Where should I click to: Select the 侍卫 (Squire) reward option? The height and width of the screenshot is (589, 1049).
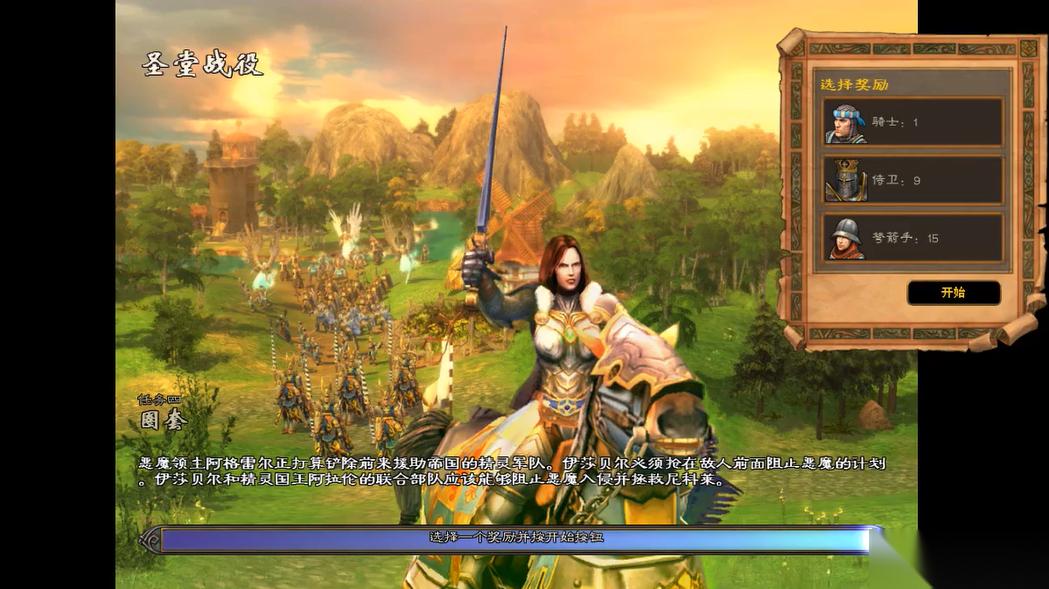tap(912, 180)
